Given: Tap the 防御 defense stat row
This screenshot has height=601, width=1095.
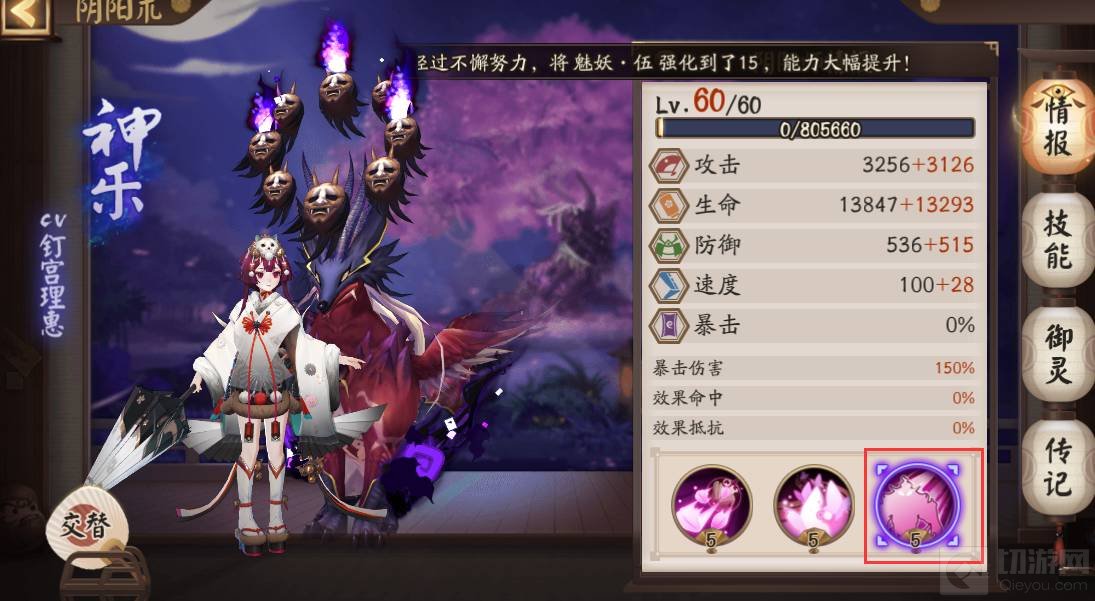Looking at the screenshot, I should (812, 245).
